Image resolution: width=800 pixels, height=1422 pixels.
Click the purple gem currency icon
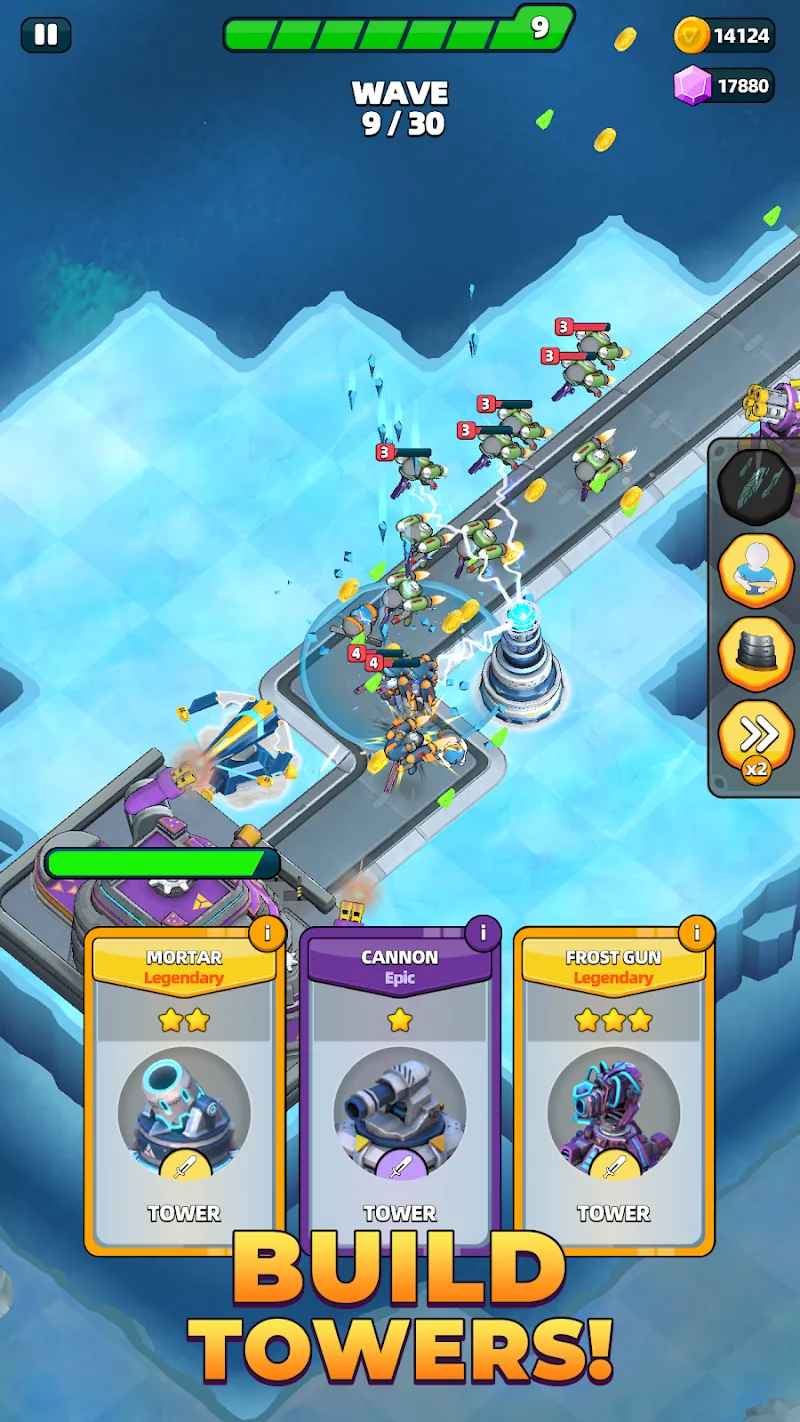[x=692, y=86]
